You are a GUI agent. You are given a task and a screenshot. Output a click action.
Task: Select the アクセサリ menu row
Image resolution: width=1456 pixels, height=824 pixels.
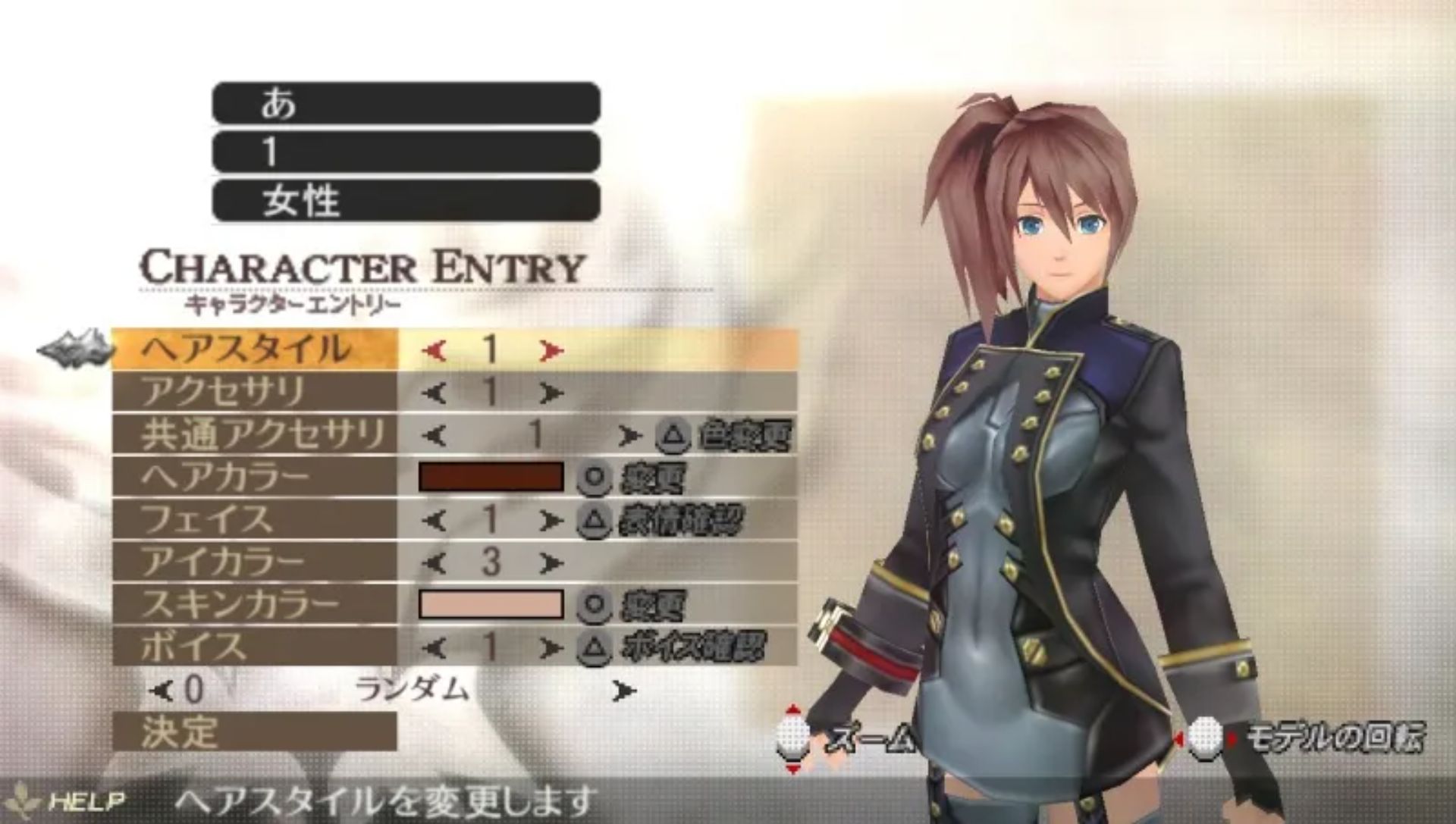pos(254,392)
